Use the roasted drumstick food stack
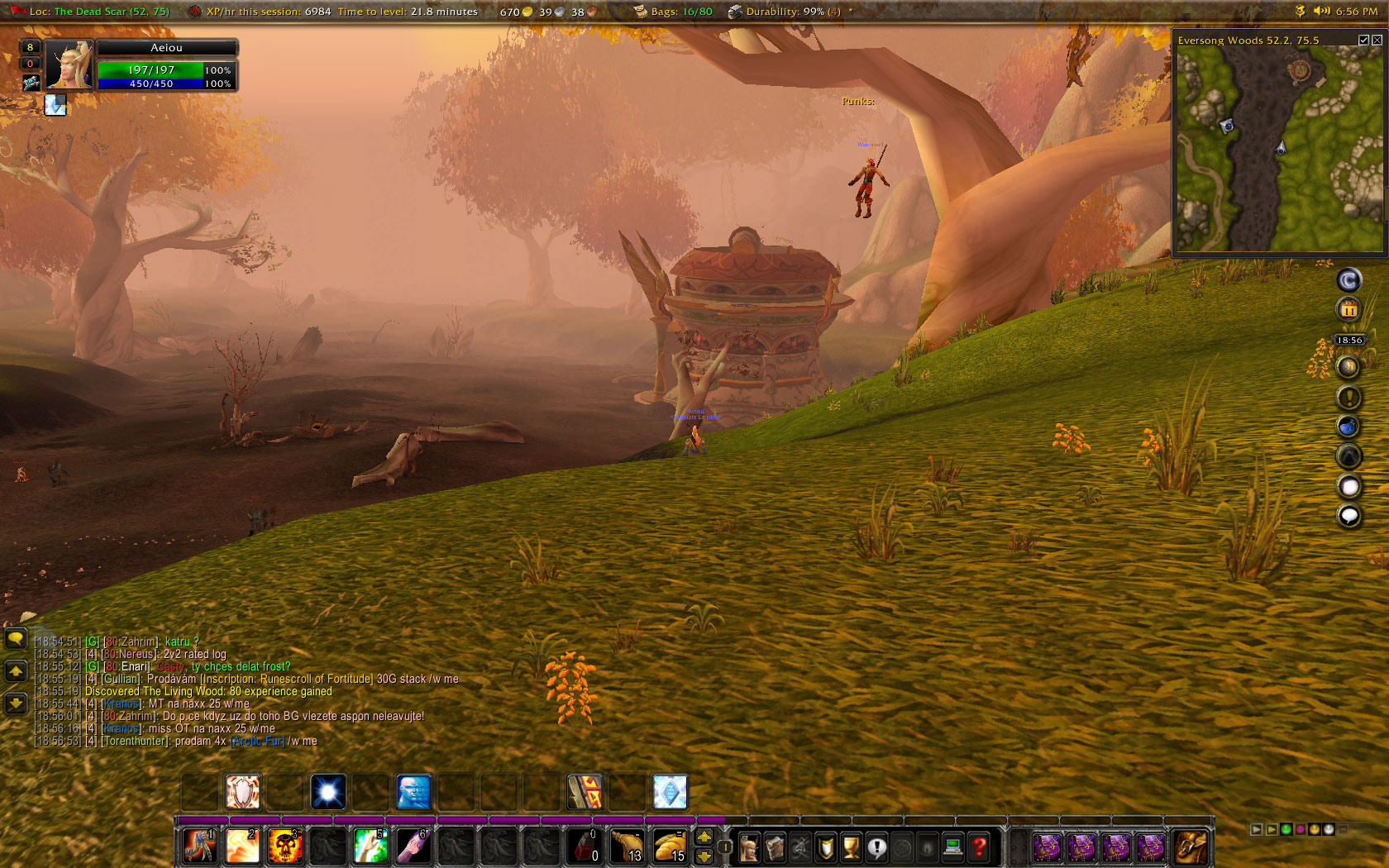 627,846
